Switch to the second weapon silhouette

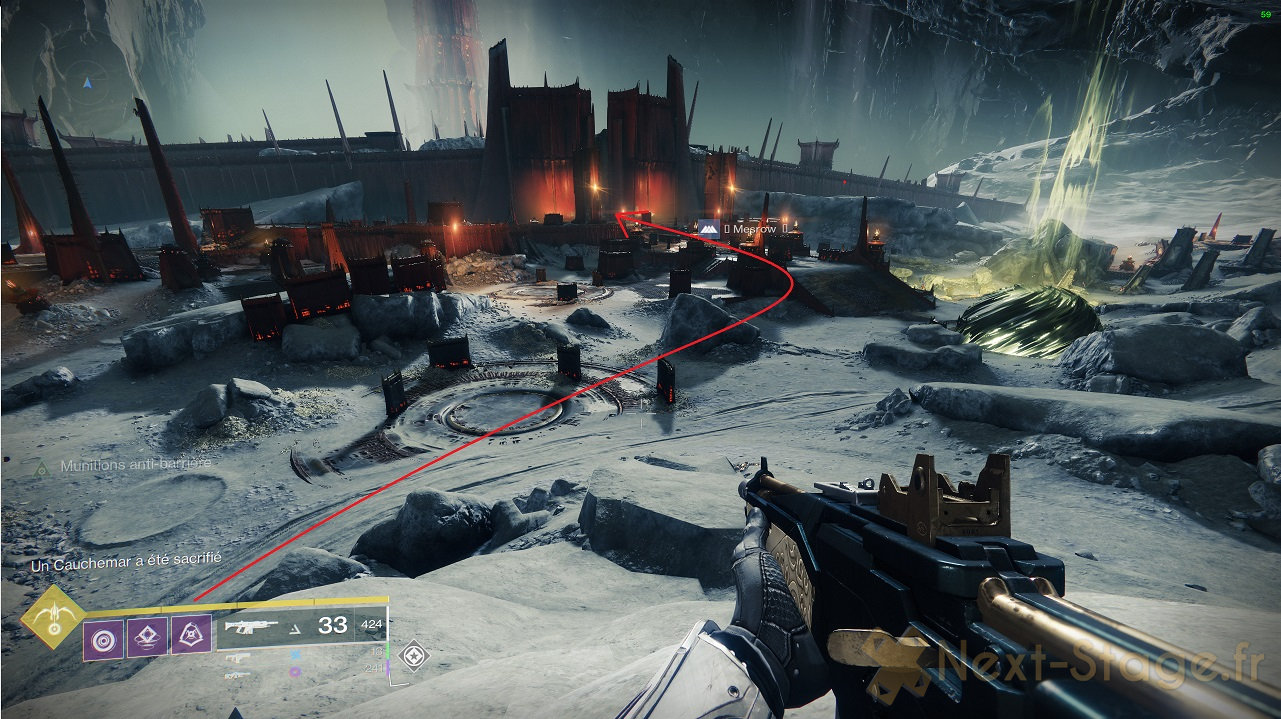[x=238, y=657]
